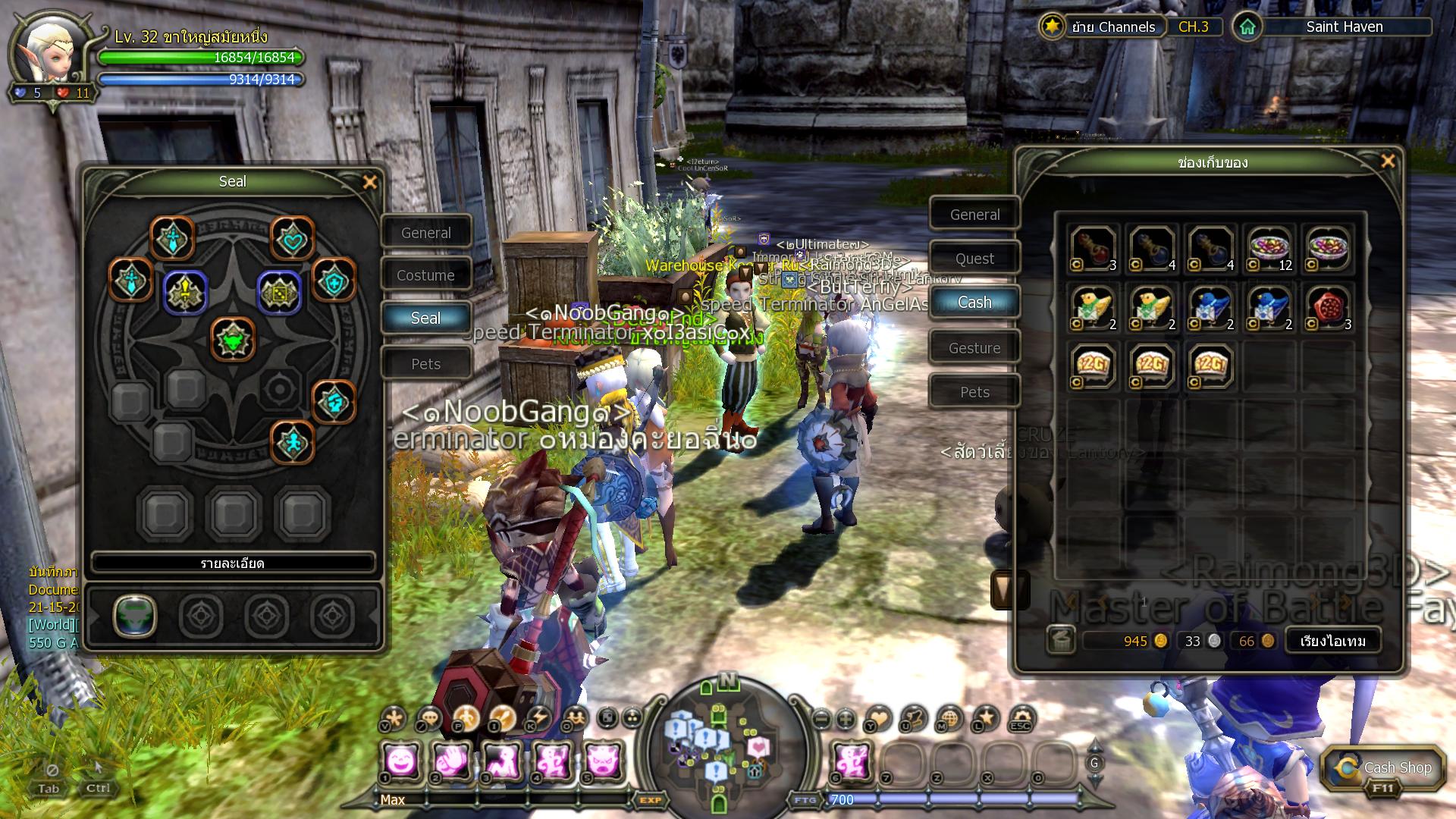Sort items with the เรียงไอเทม button
Viewport: 1456px width, 819px height.
point(1332,641)
